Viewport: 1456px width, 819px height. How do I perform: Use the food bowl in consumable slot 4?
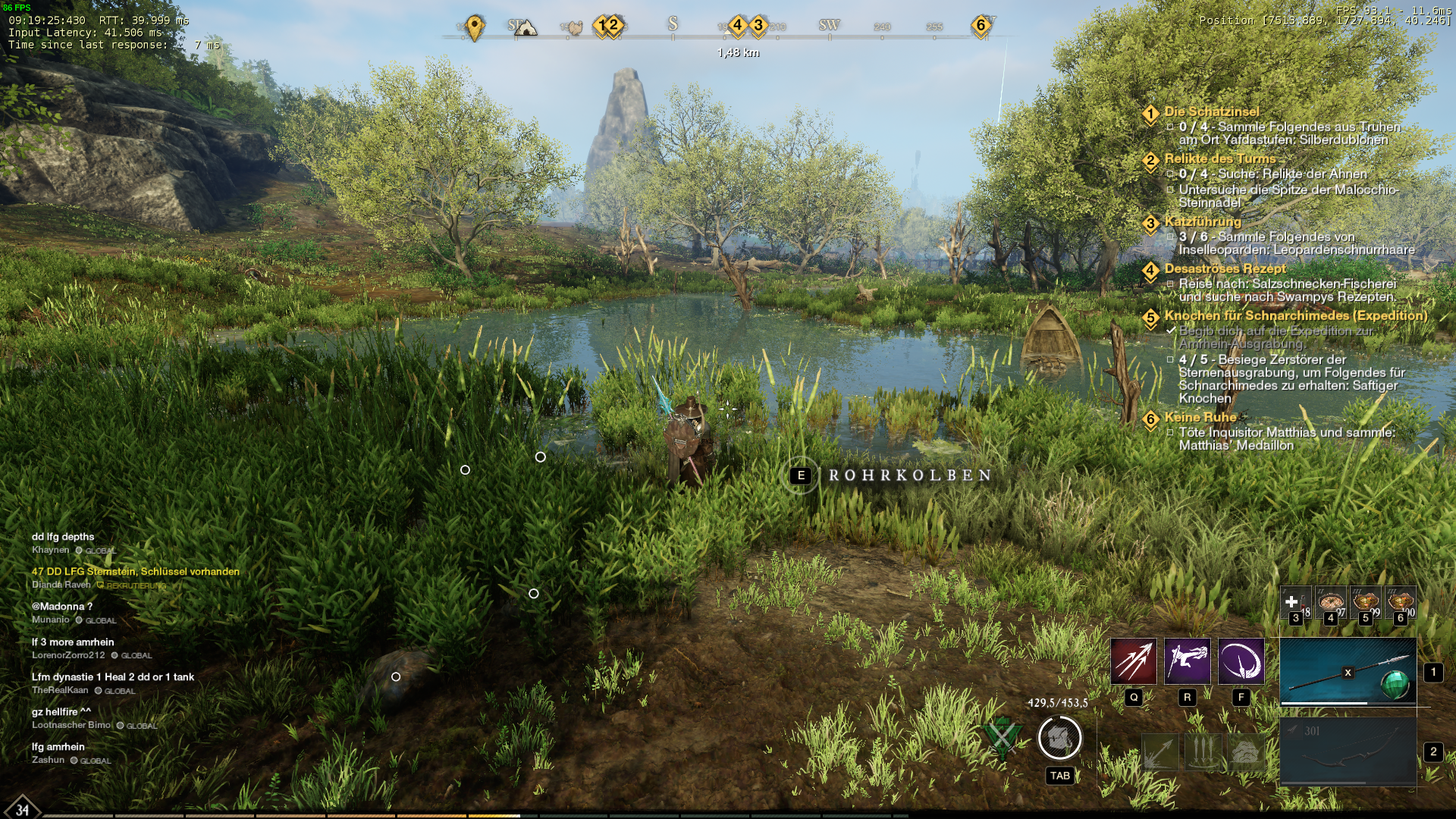(x=1330, y=601)
